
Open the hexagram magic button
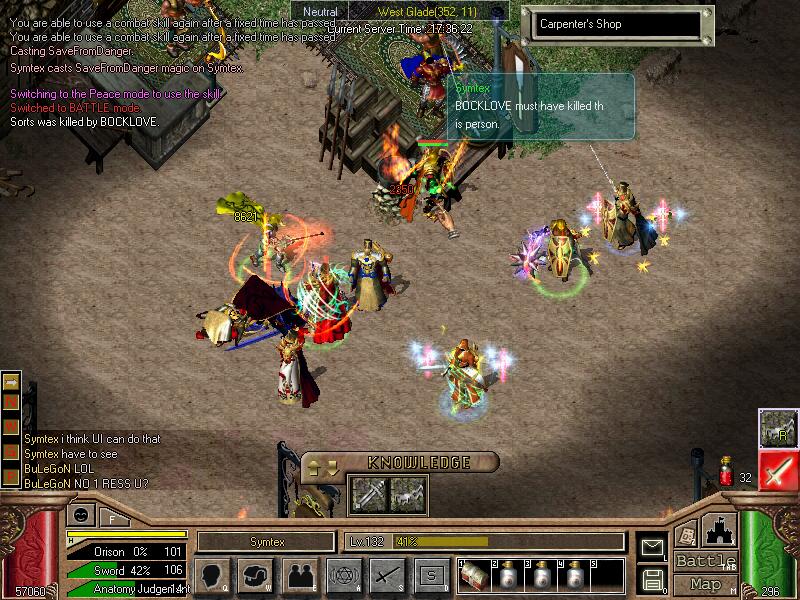(x=342, y=575)
